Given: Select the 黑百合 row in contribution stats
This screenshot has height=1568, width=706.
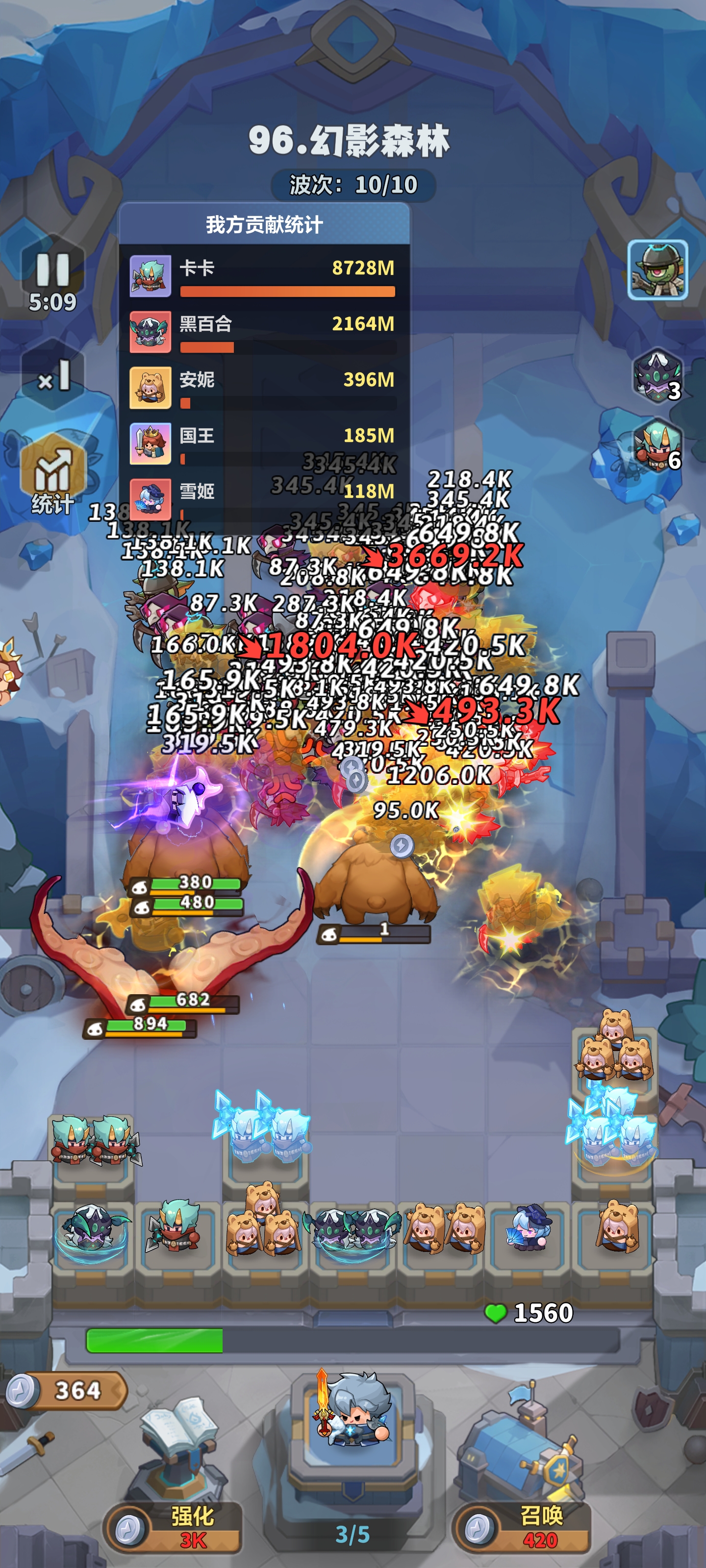Looking at the screenshot, I should [264, 332].
